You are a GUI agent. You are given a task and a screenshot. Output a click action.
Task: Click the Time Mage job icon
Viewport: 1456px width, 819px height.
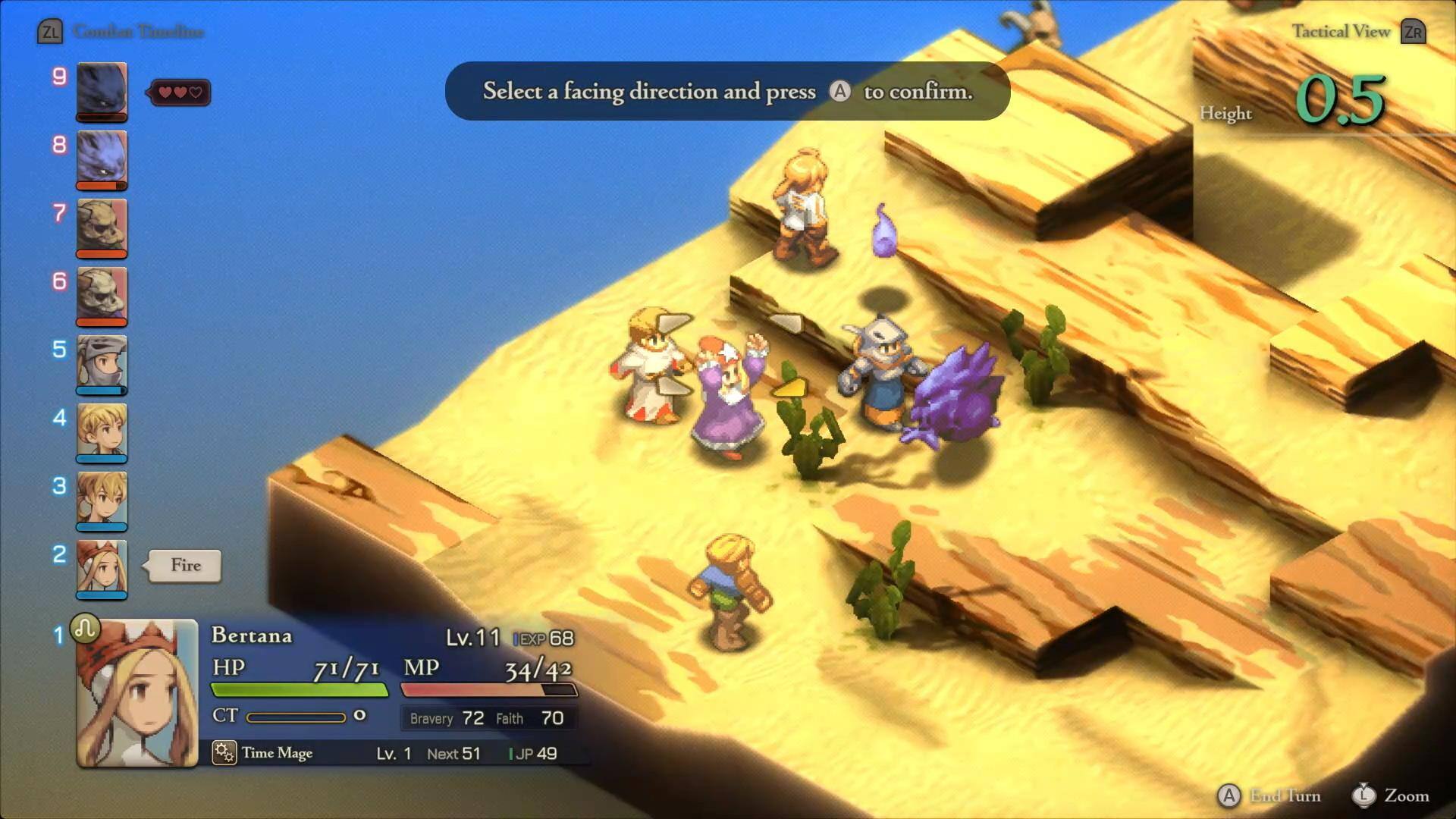click(x=224, y=752)
